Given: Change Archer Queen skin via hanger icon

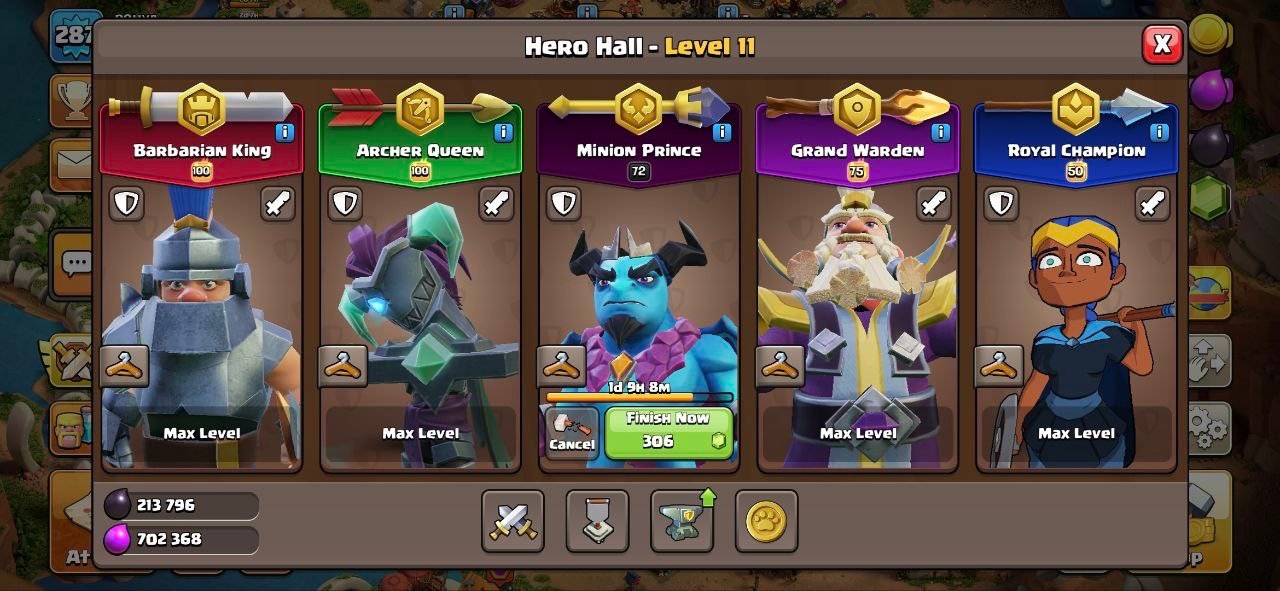Looking at the screenshot, I should click(343, 367).
